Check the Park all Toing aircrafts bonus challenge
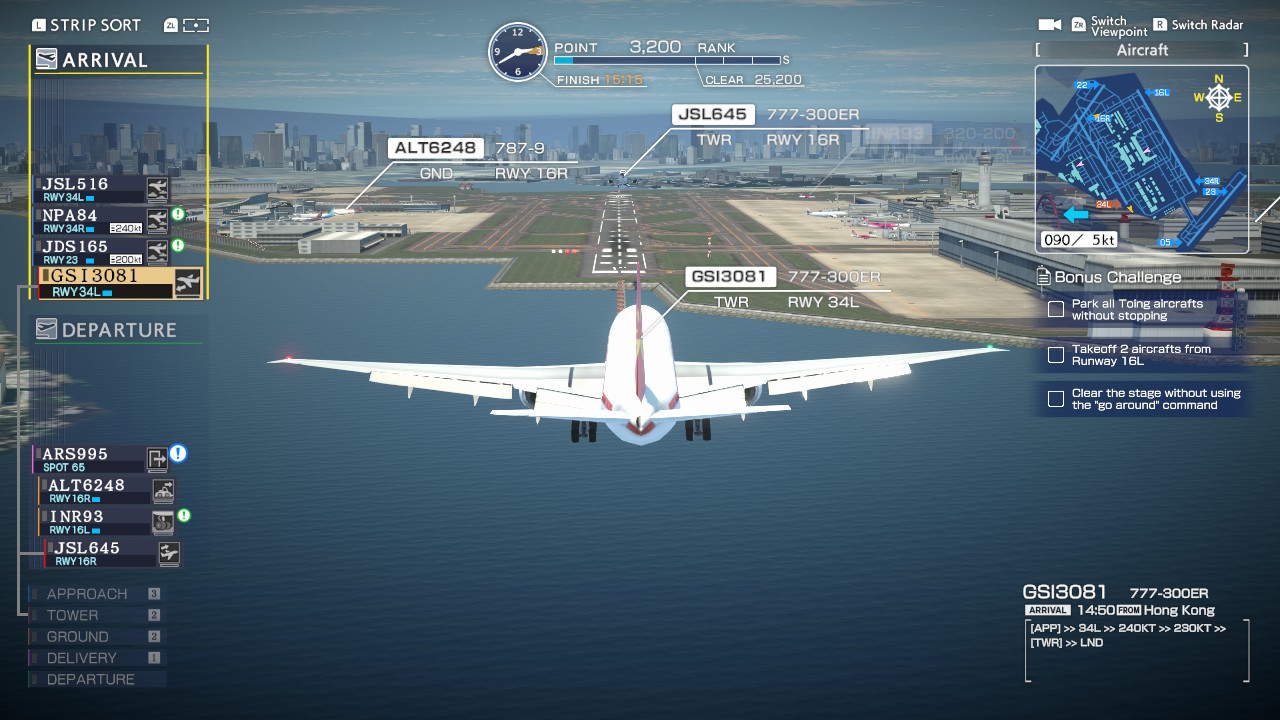Viewport: 1280px width, 720px height. pyautogui.click(x=1055, y=309)
